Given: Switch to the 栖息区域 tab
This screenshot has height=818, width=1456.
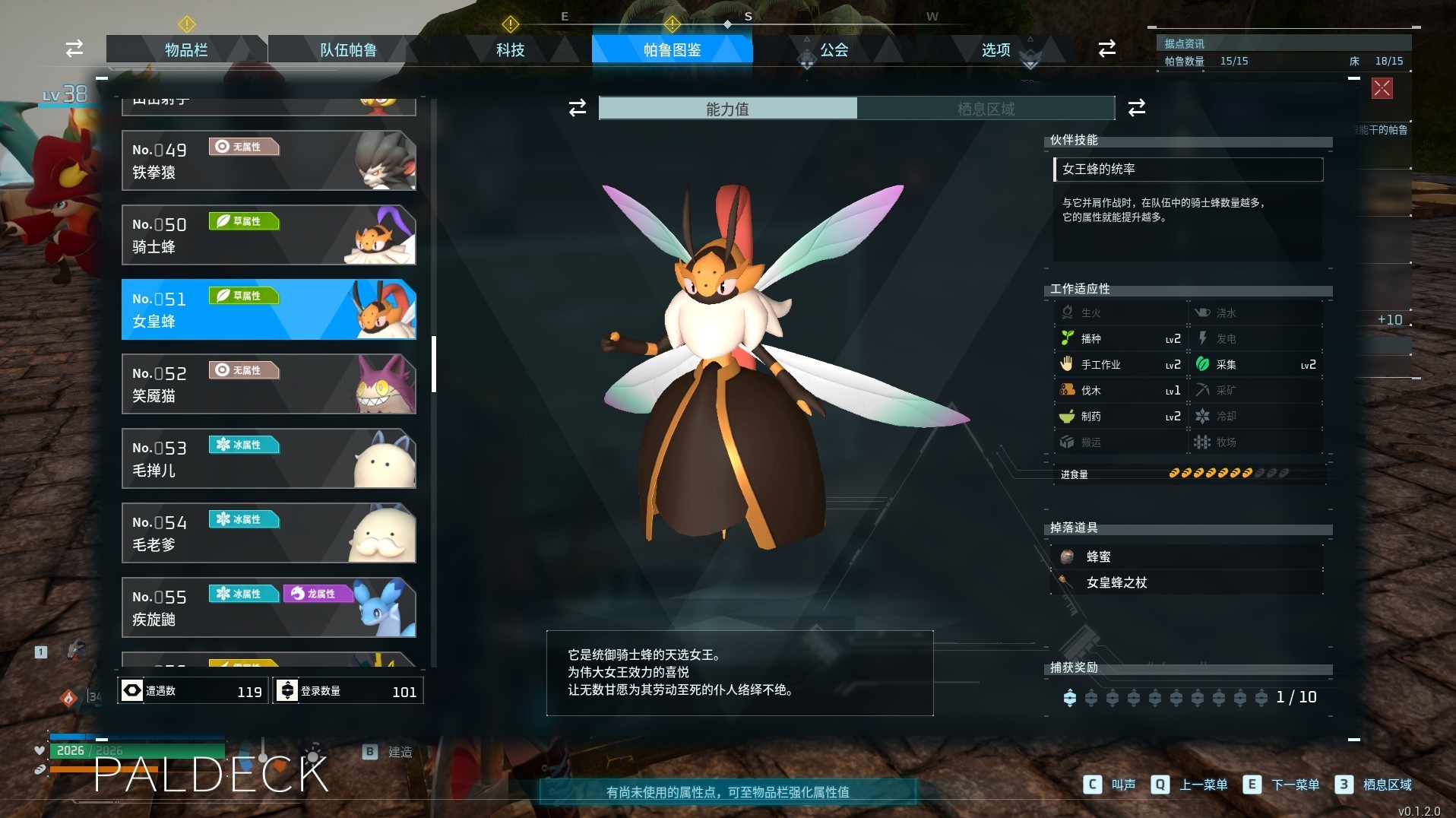Looking at the screenshot, I should [x=986, y=109].
